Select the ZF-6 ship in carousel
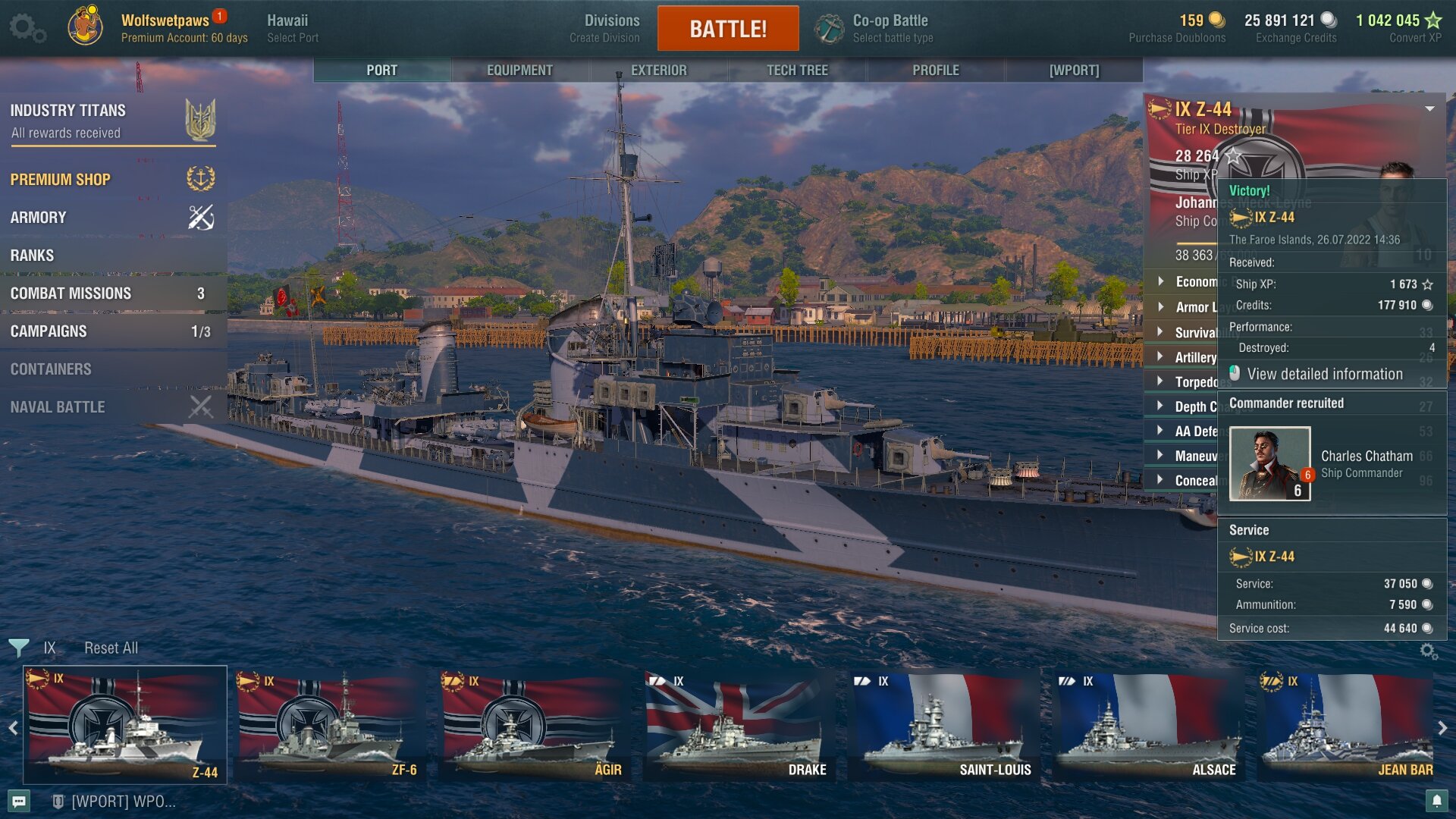 click(x=328, y=726)
